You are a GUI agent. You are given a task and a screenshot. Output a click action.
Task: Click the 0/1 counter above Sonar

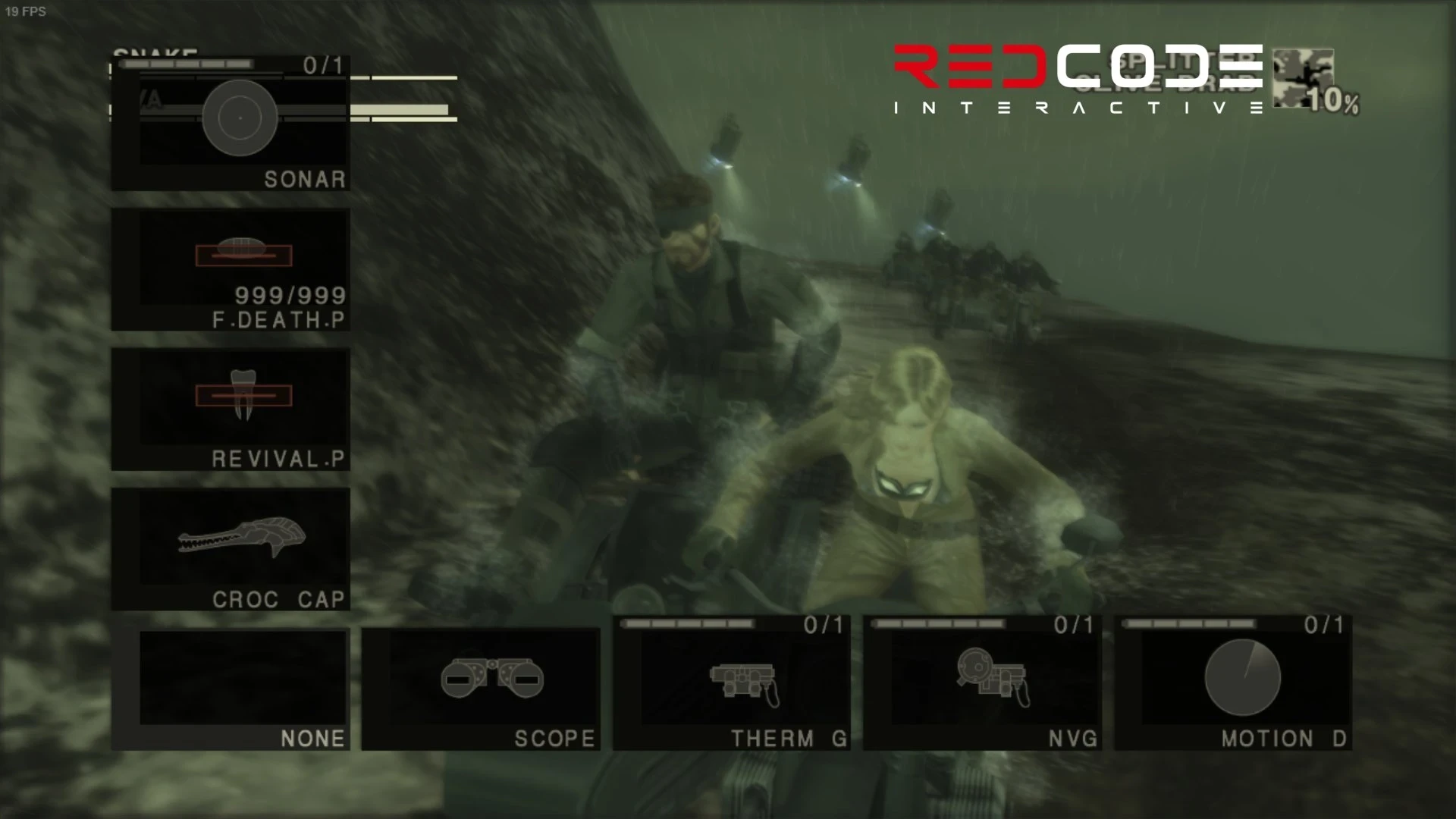point(322,64)
